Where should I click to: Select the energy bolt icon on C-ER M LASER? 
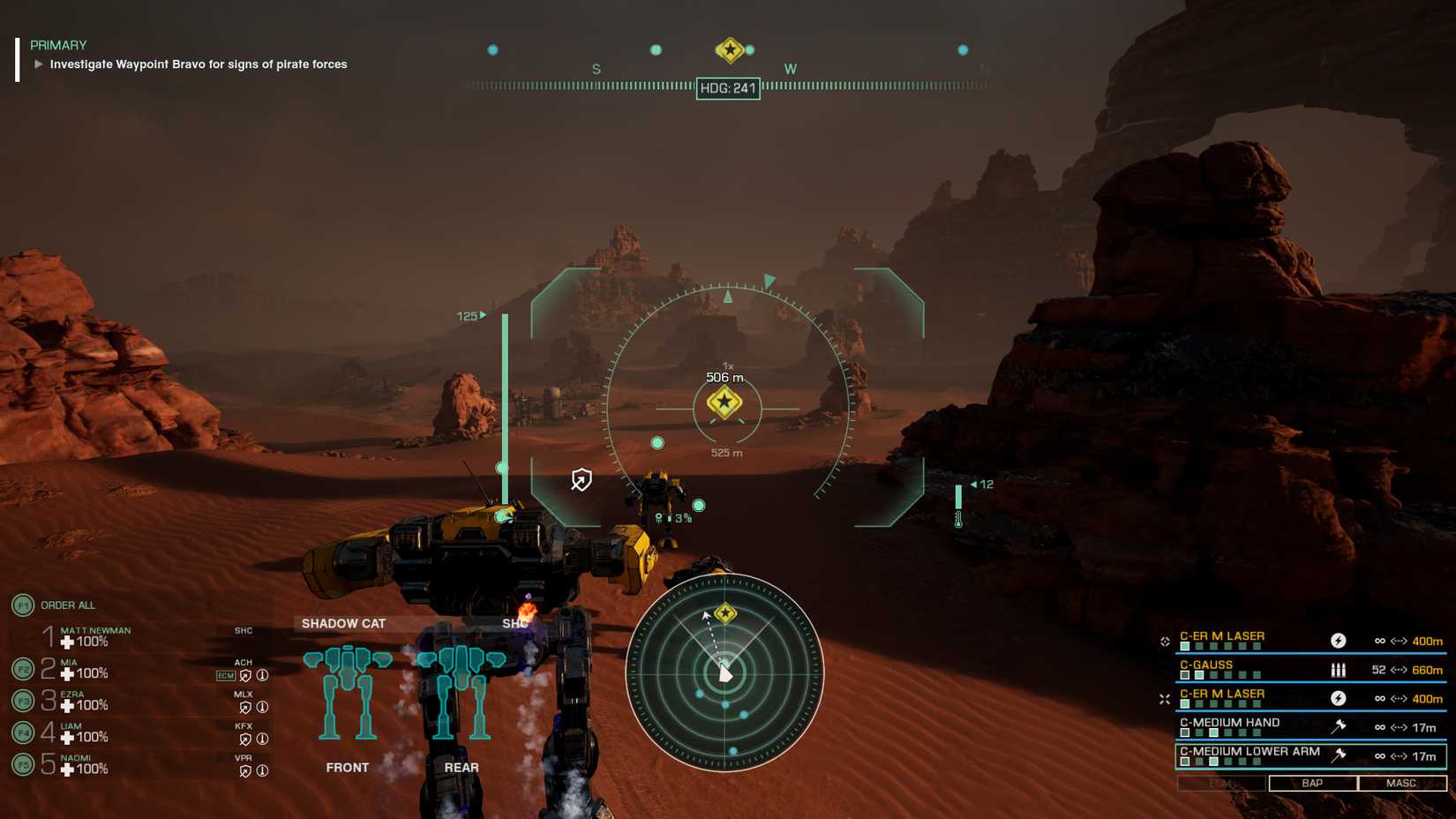pos(1339,641)
